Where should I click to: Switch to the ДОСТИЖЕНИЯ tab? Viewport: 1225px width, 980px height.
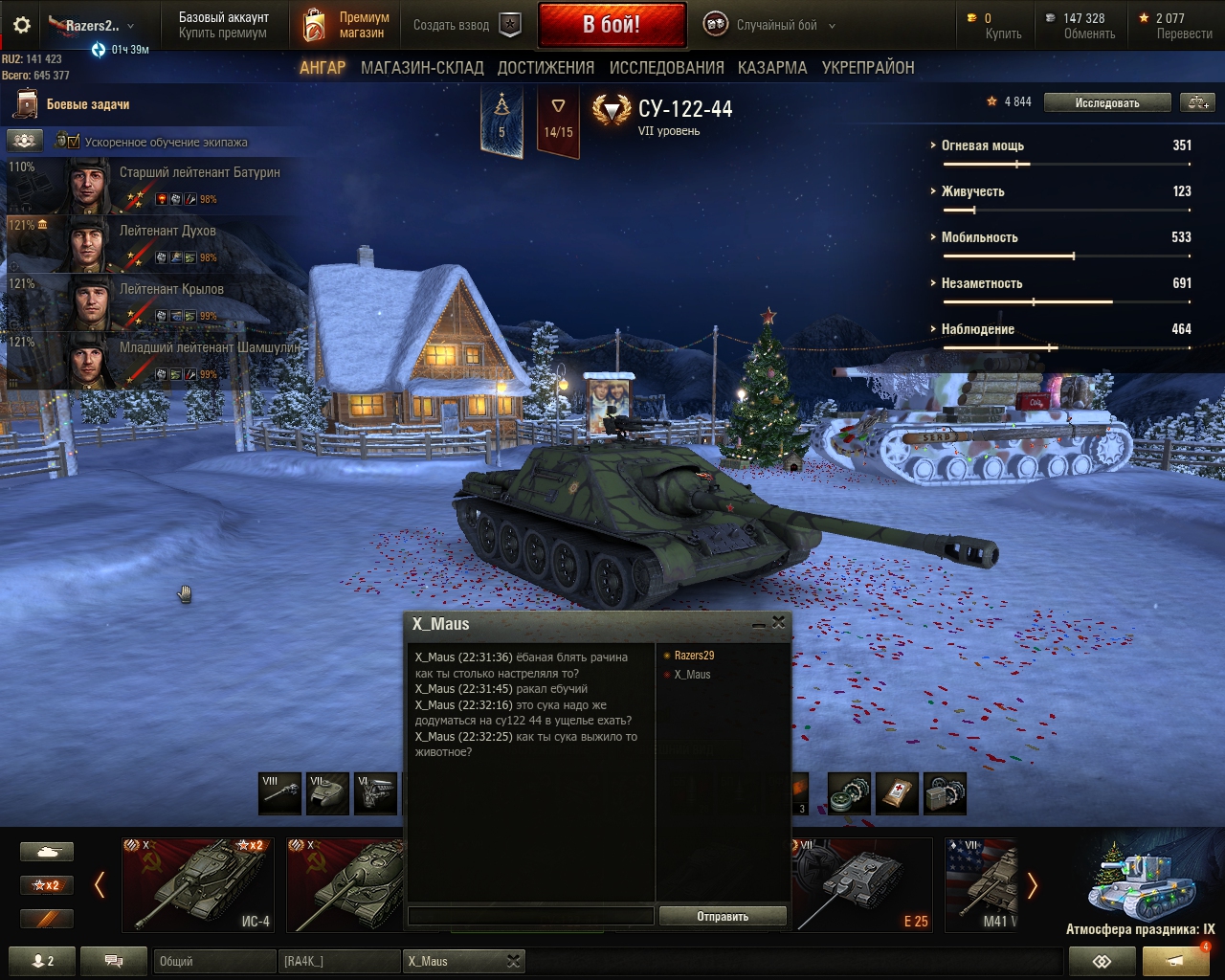546,68
